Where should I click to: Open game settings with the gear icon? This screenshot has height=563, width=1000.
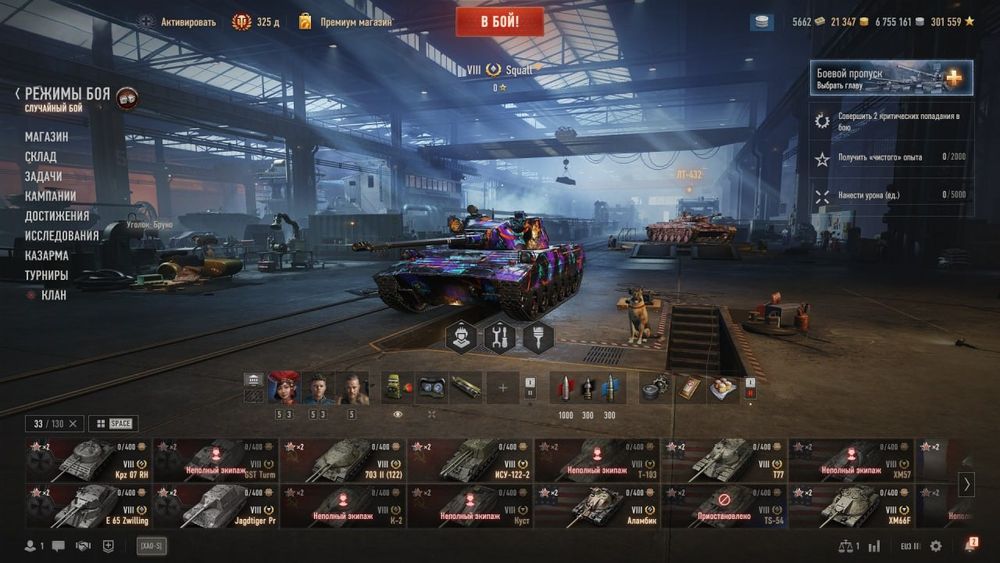936,546
